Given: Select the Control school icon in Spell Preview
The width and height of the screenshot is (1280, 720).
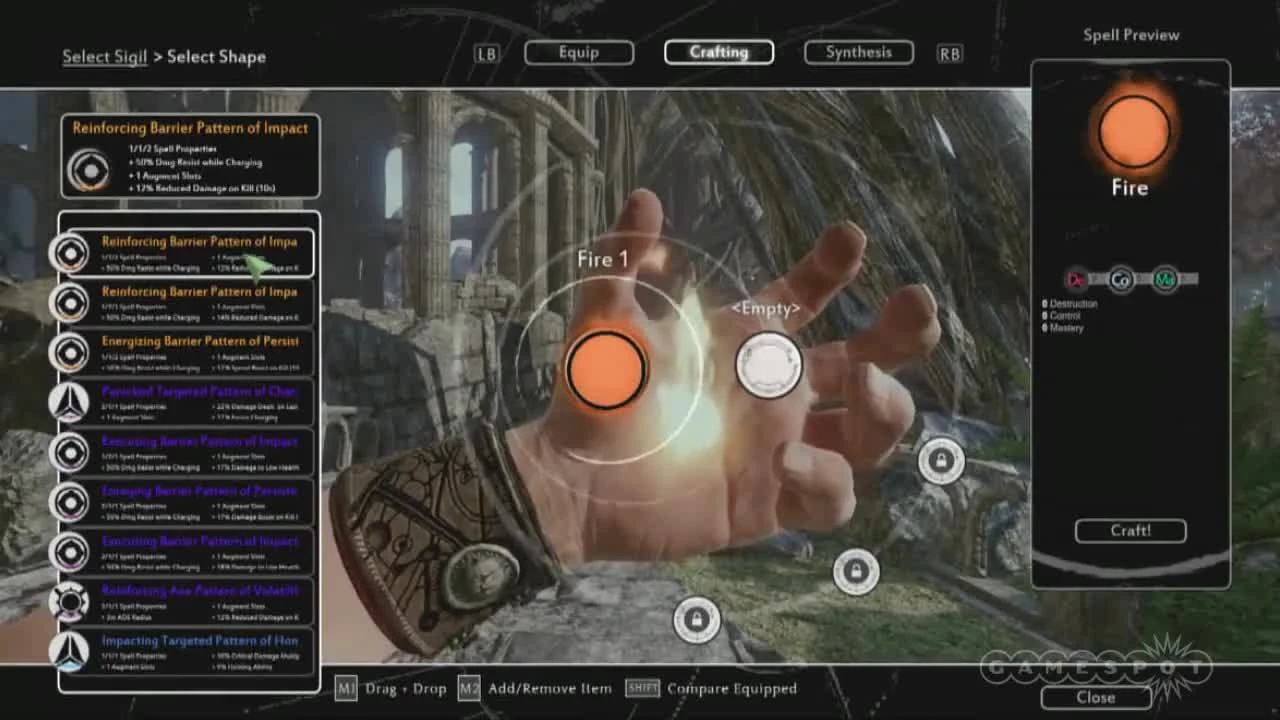Looking at the screenshot, I should pos(1120,281).
